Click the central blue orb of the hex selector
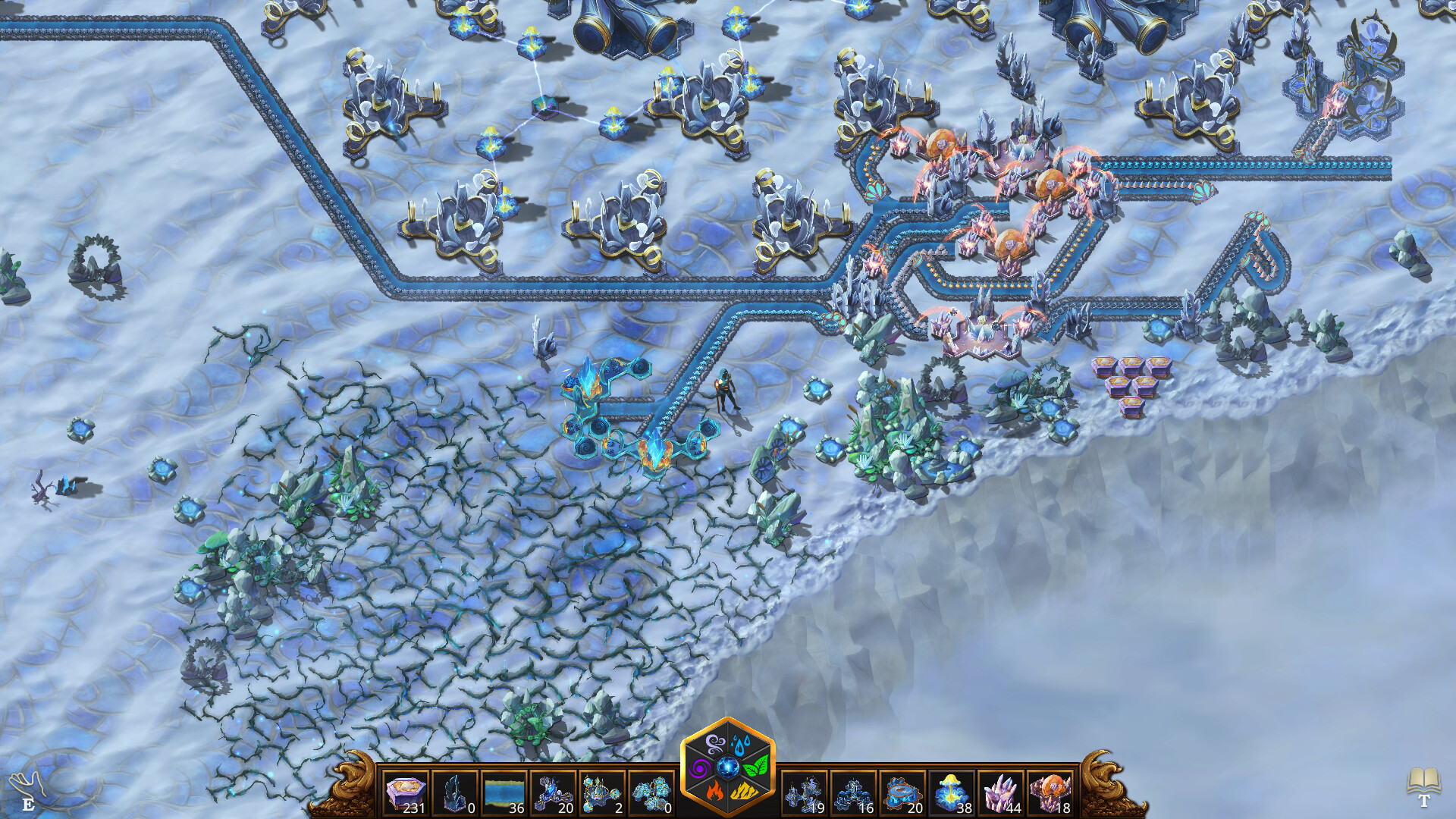 coord(728,767)
